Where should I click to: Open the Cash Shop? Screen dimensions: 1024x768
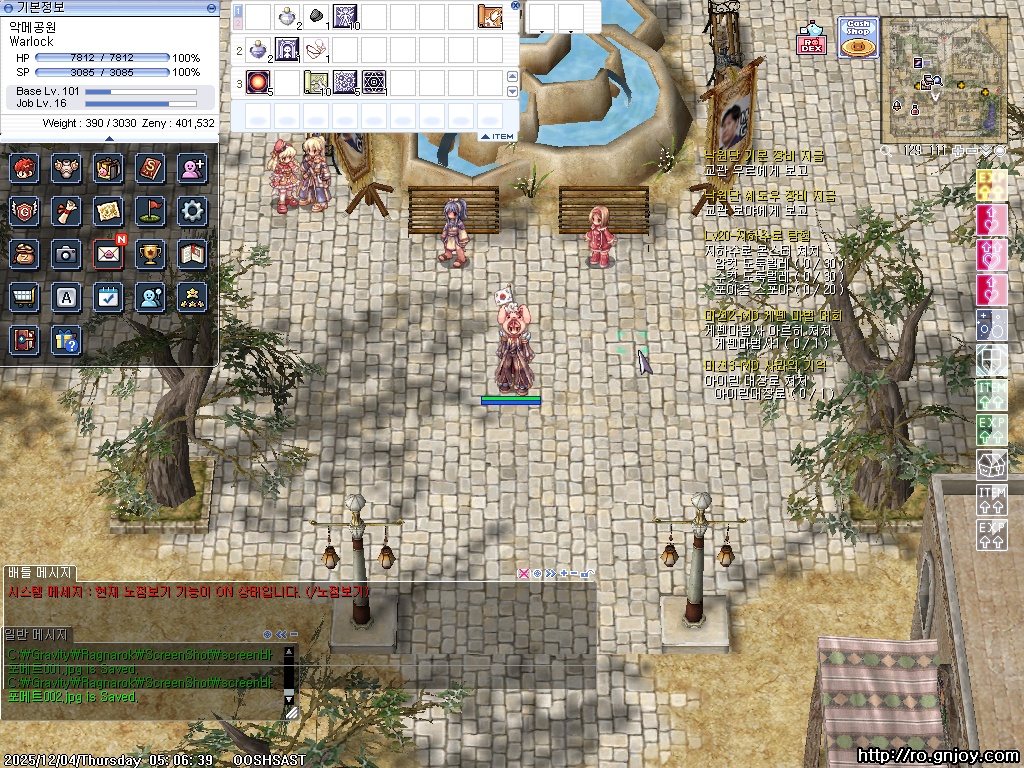tap(857, 38)
